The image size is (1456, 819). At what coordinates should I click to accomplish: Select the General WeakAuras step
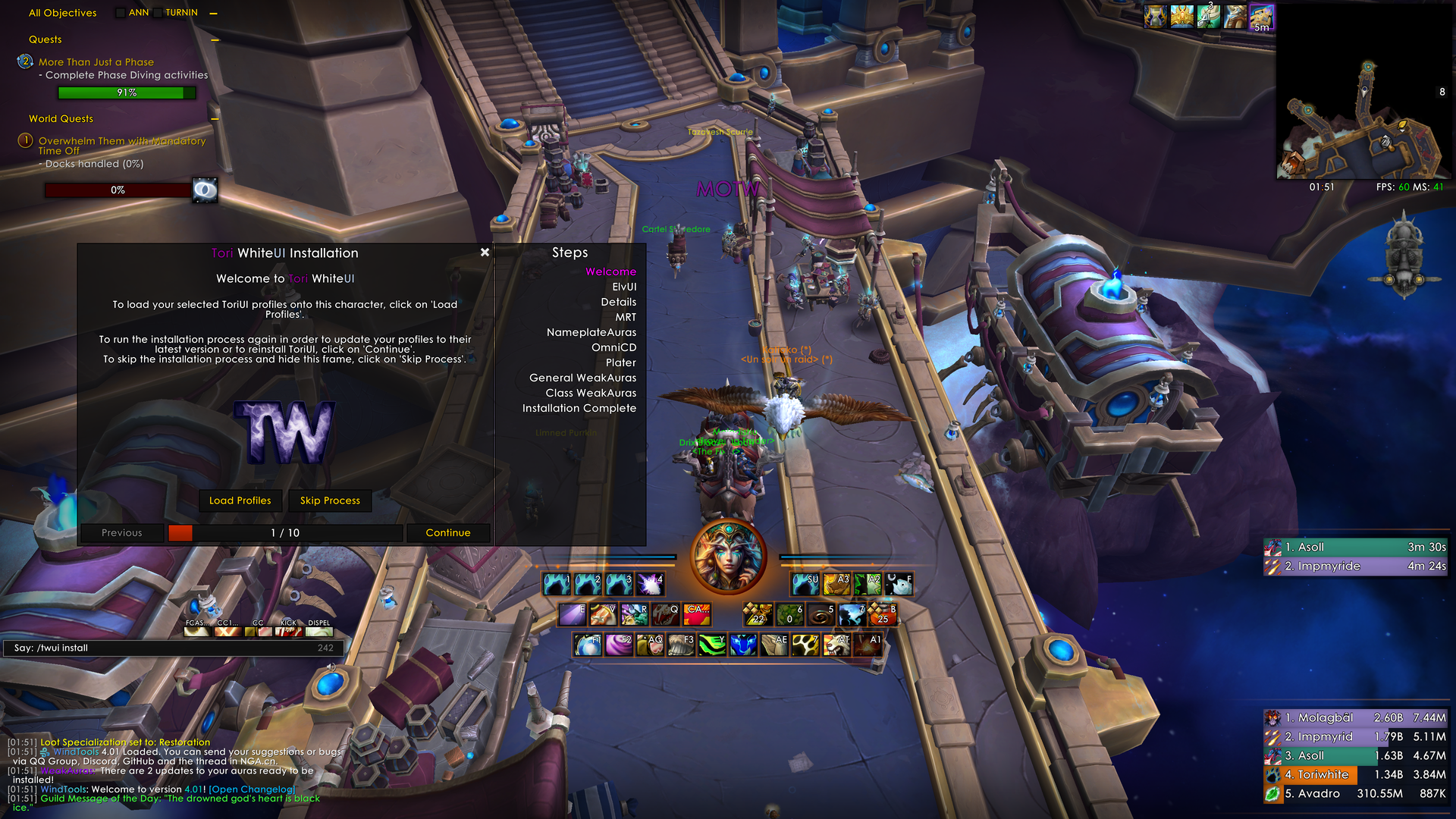click(x=582, y=378)
